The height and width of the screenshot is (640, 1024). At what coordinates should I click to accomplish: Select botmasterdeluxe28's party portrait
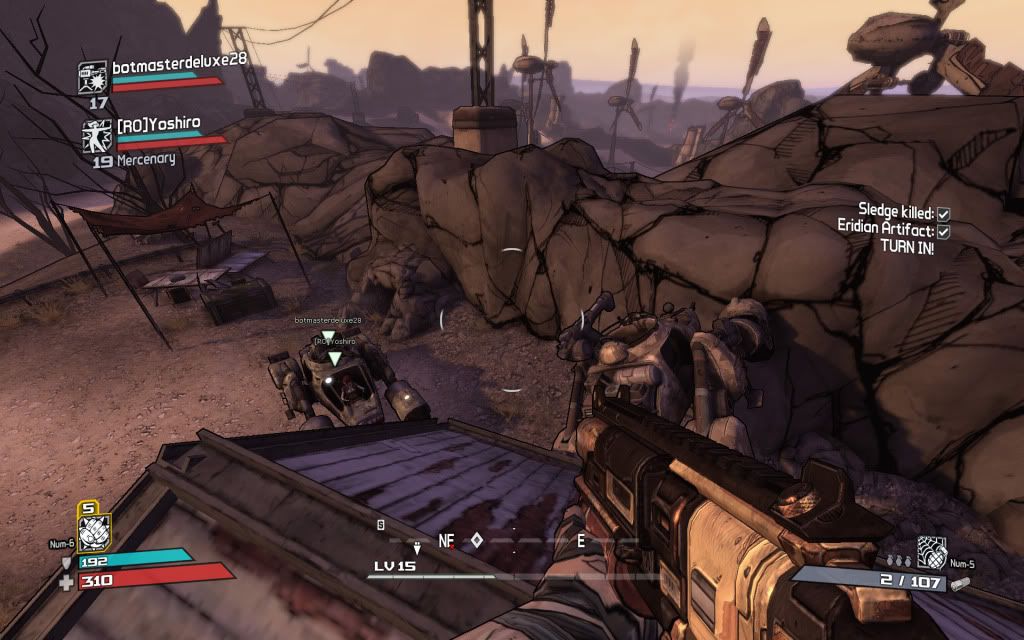tap(93, 76)
